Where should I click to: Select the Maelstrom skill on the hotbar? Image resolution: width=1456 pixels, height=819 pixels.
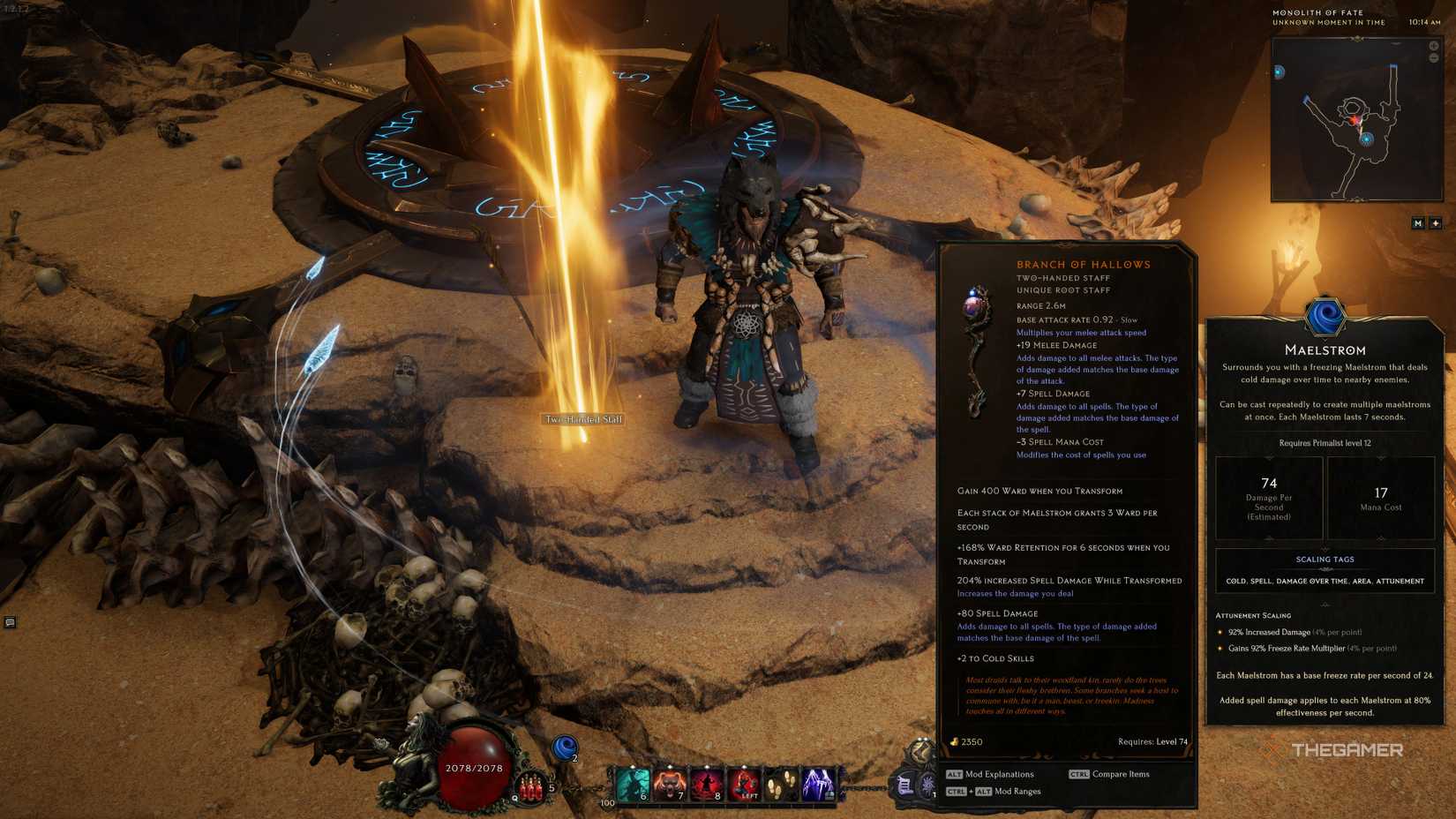pos(631,784)
